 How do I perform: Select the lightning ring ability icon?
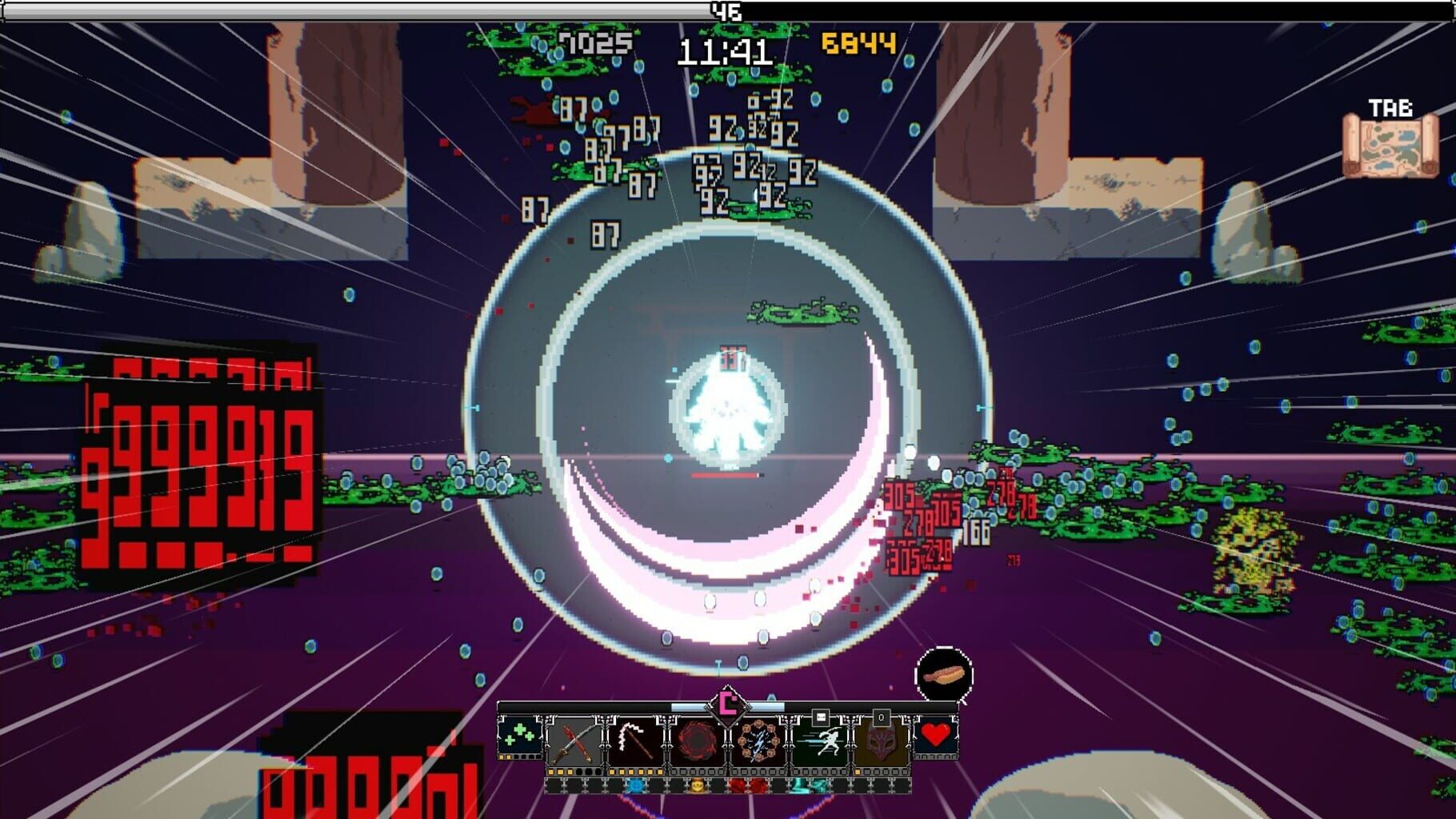pyautogui.click(x=760, y=744)
